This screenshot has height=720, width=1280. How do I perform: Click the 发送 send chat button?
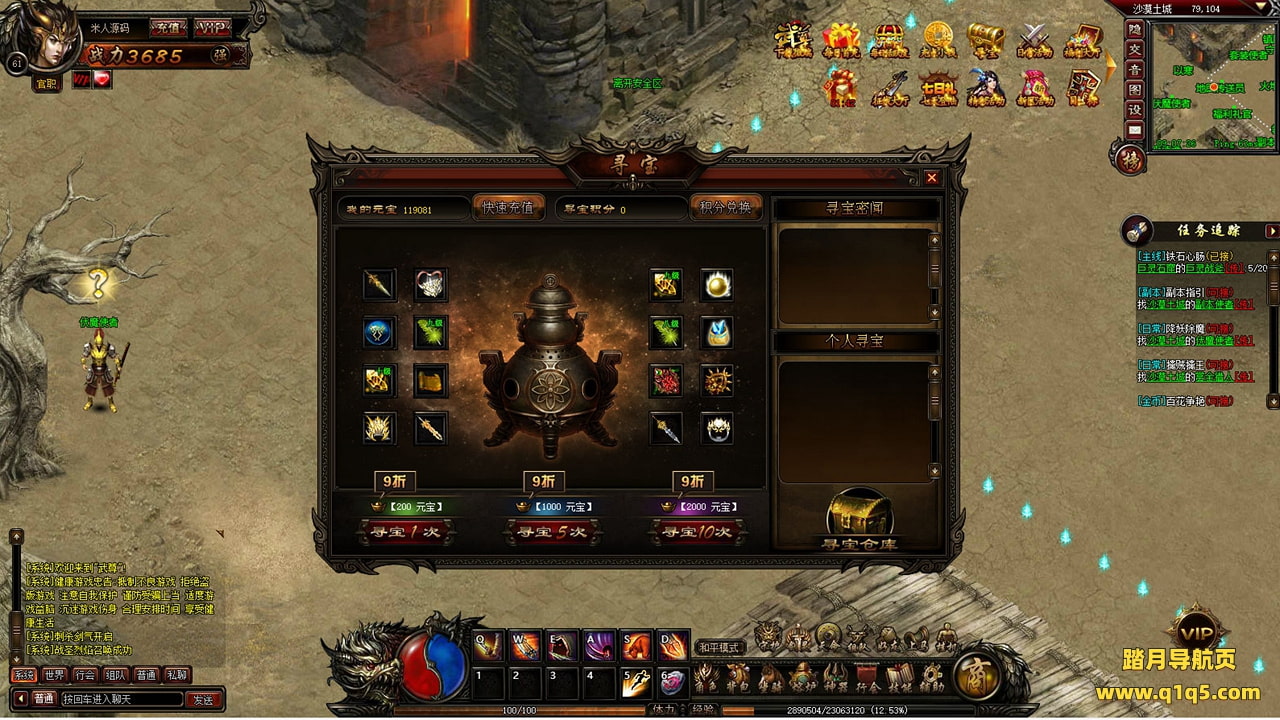(x=203, y=699)
